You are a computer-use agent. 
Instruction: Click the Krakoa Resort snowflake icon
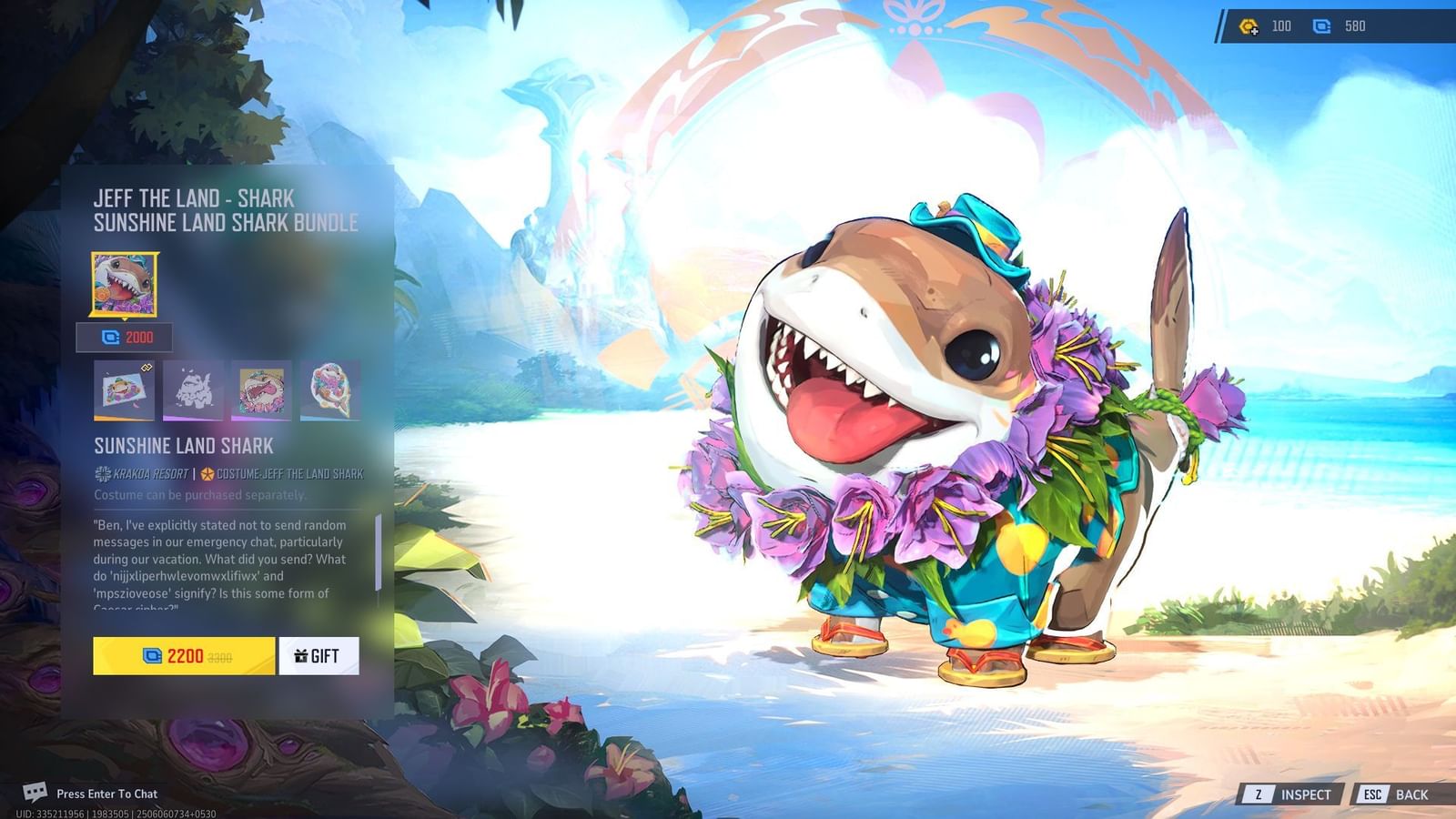[101, 473]
